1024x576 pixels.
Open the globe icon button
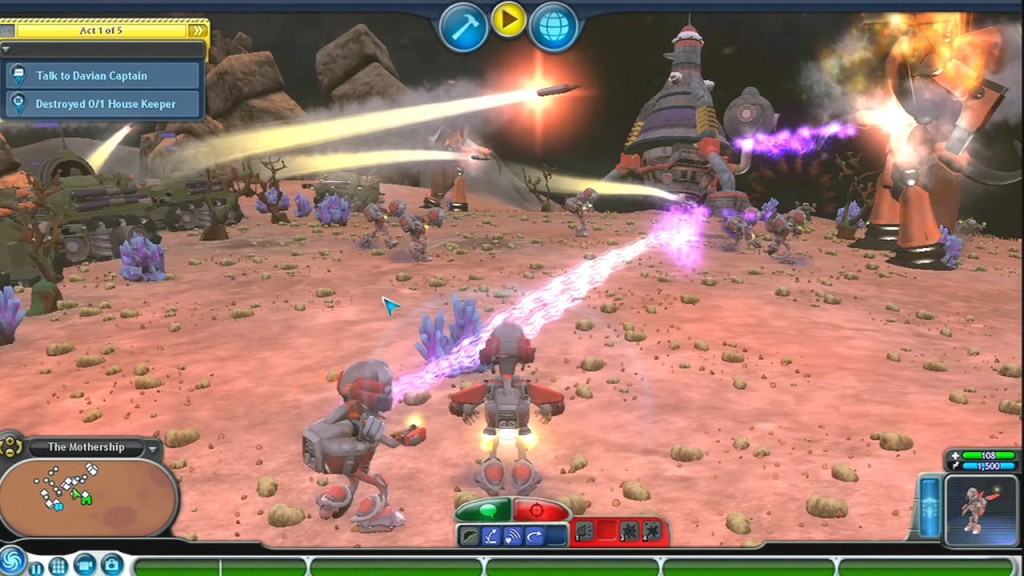tap(553, 27)
